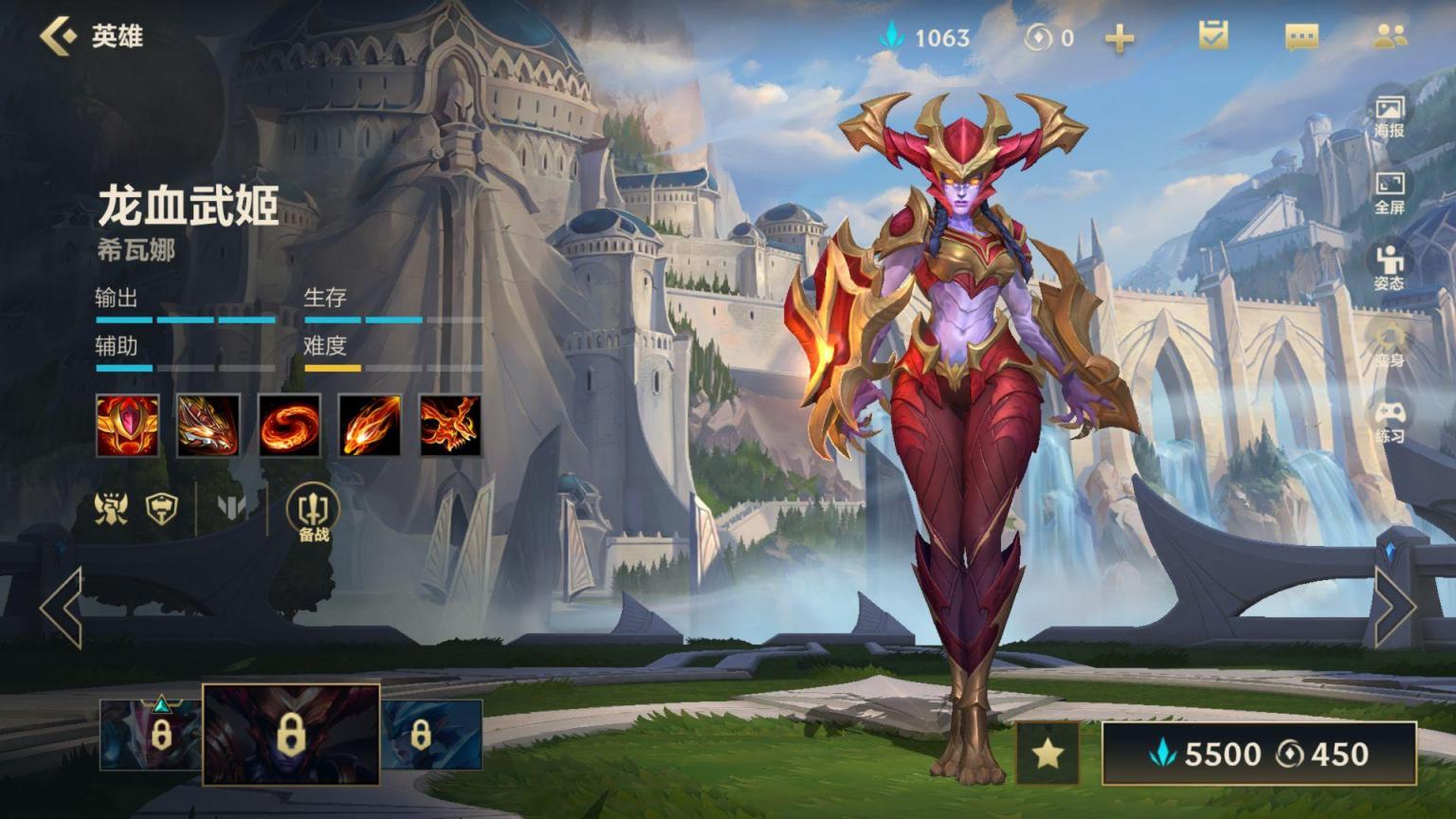
Task: View the fire swirl ability icon
Action: coord(289,426)
